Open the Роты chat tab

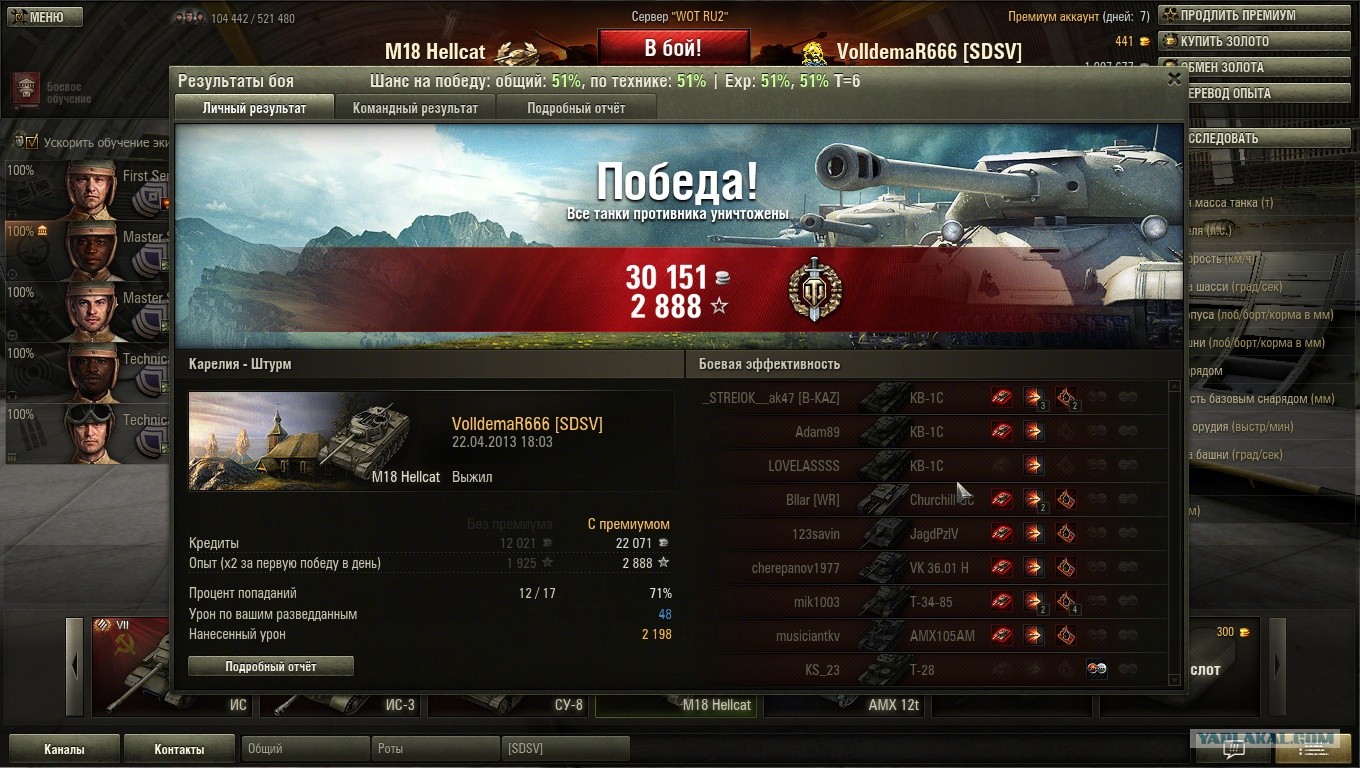point(434,749)
